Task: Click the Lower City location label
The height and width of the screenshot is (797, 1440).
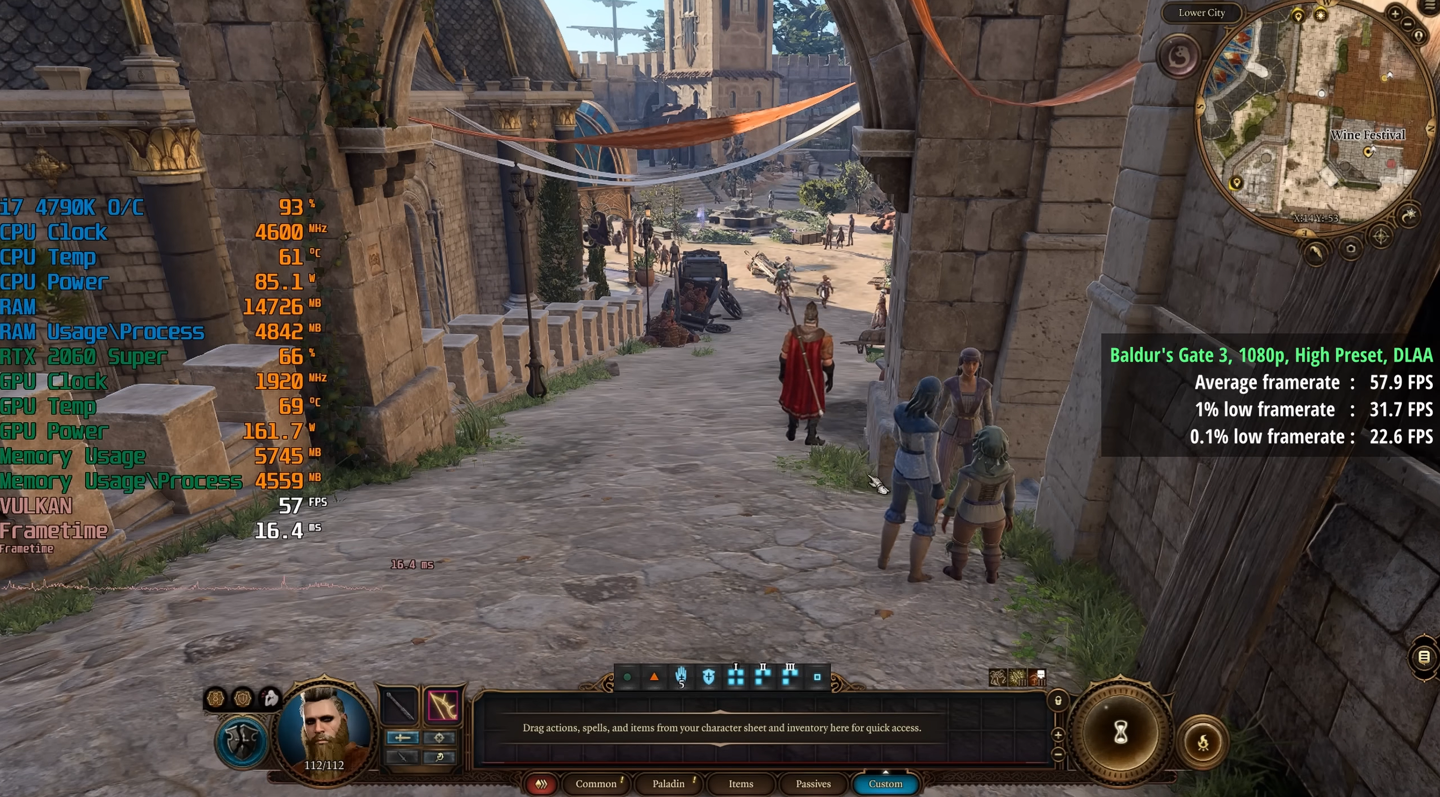Action: pos(1202,13)
